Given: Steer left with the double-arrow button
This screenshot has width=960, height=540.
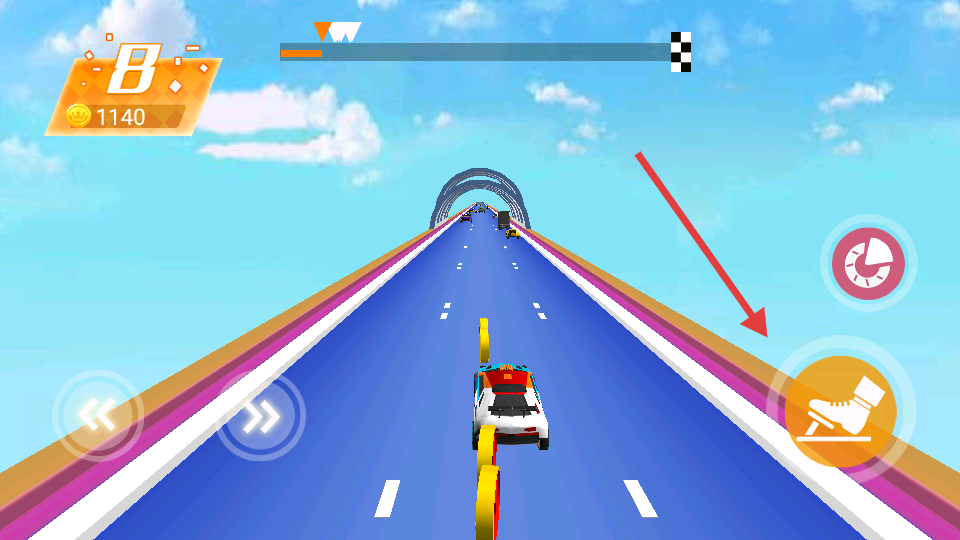Looking at the screenshot, I should [98, 415].
